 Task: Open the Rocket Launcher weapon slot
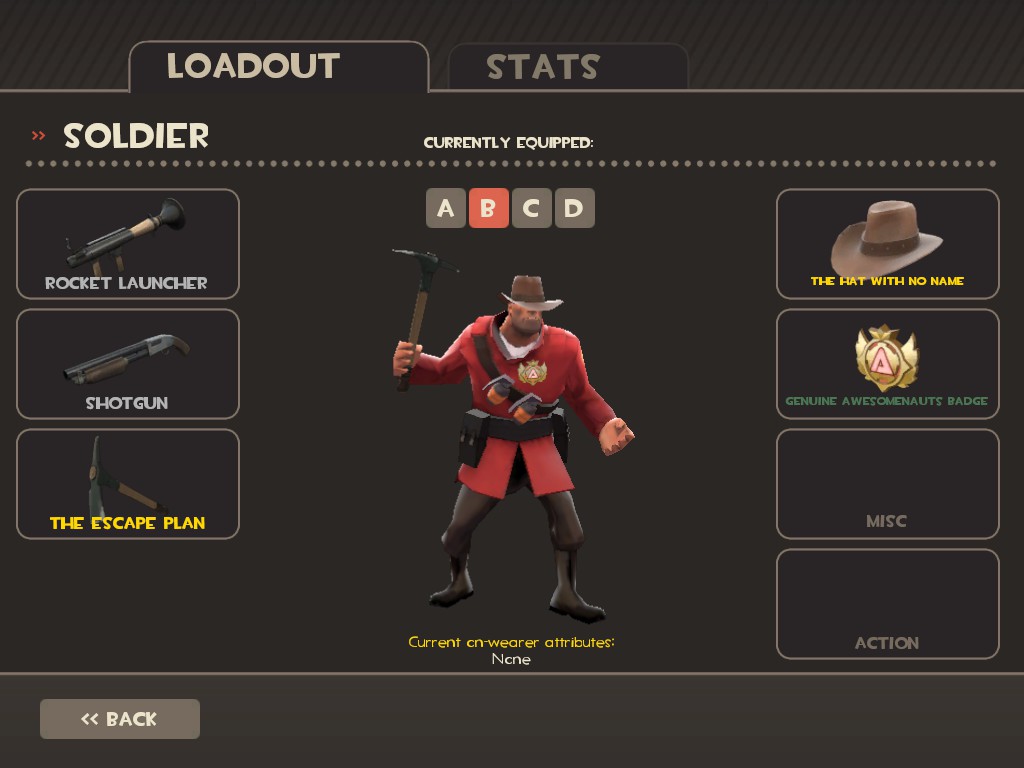coord(128,244)
